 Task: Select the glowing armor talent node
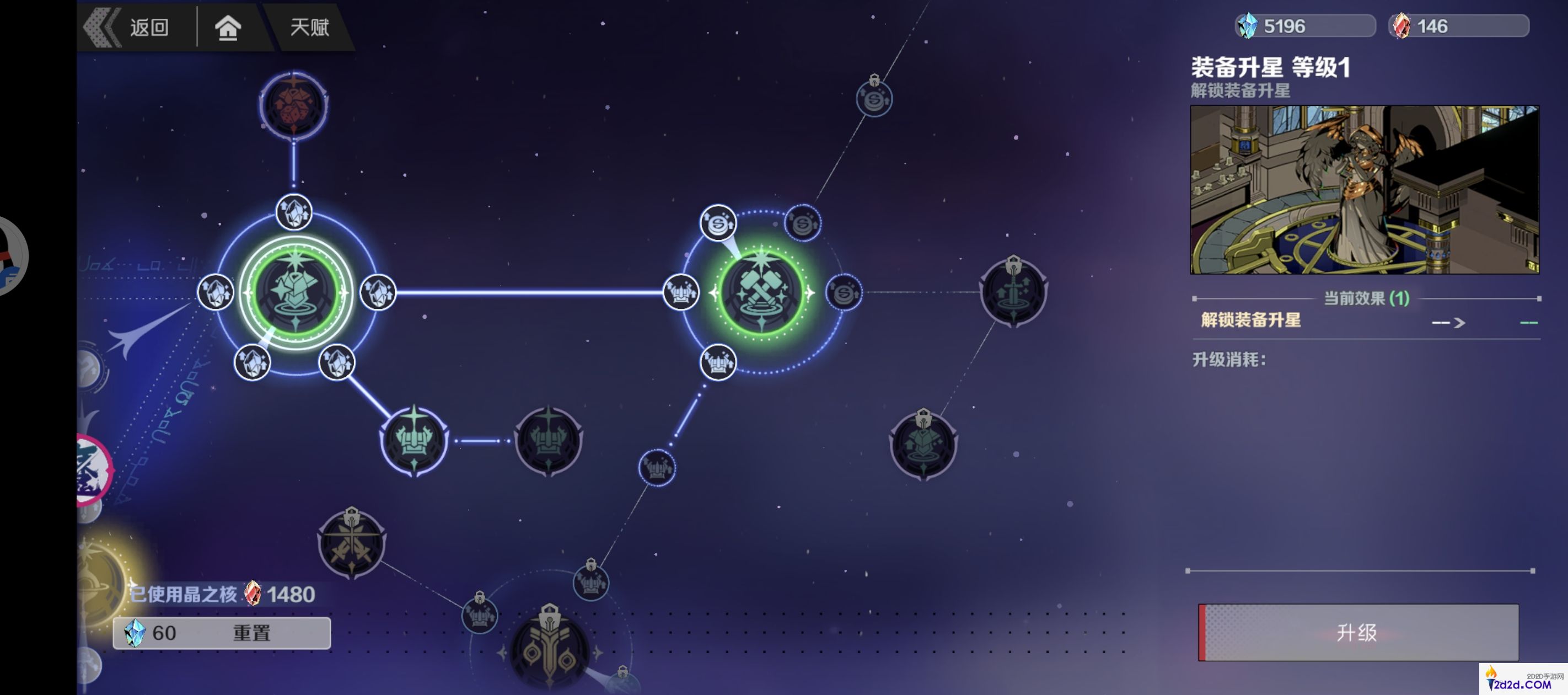[296, 293]
